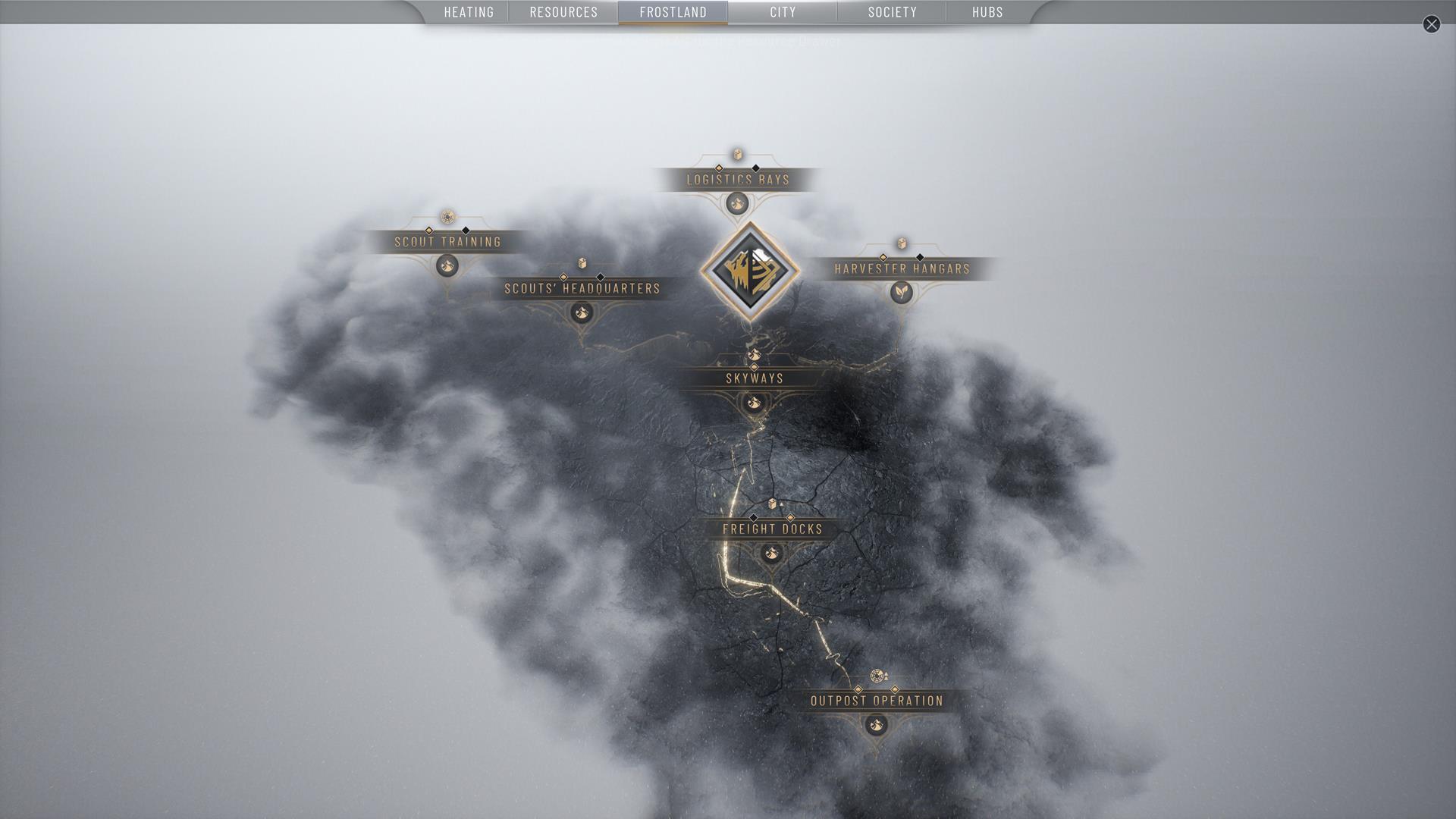Open the Society tab
This screenshot has width=1456, height=819.
[x=892, y=12]
